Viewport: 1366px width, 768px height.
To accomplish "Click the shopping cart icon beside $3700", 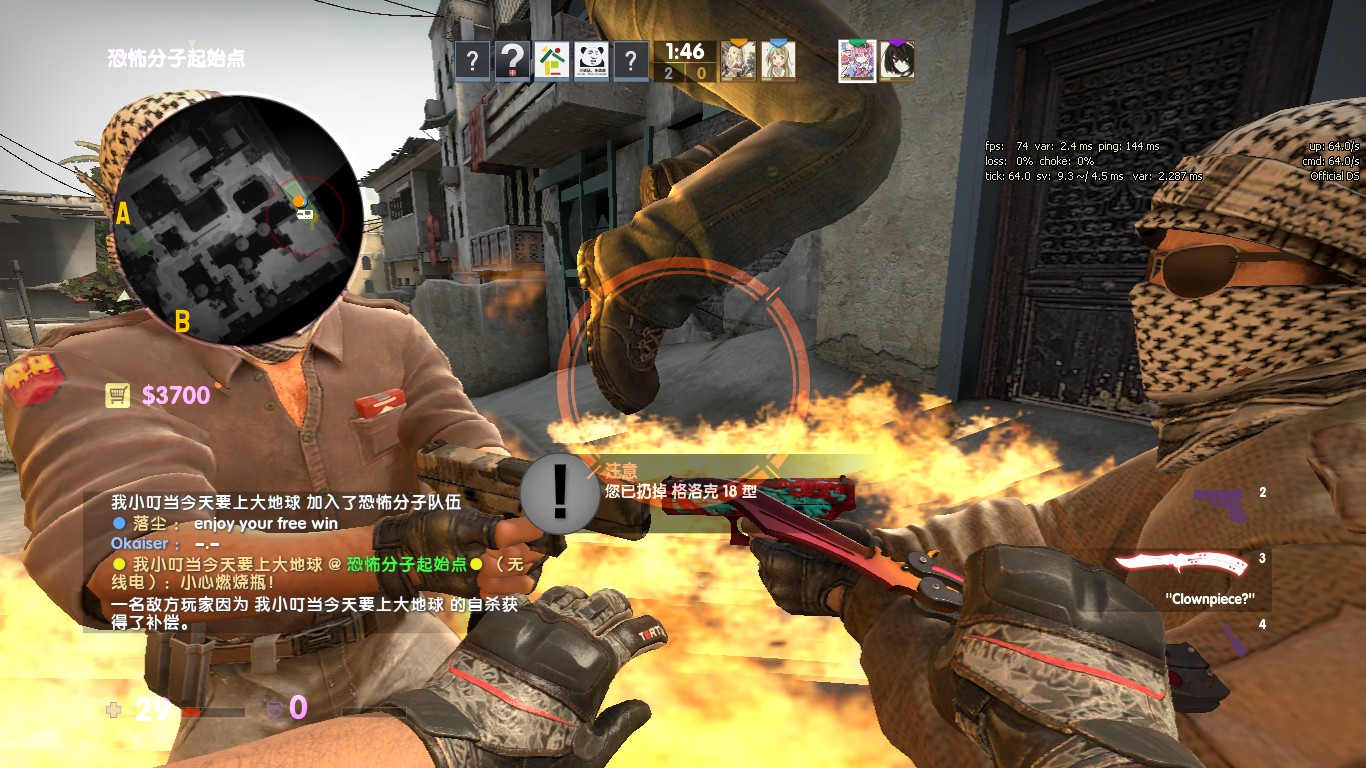I will (x=119, y=394).
